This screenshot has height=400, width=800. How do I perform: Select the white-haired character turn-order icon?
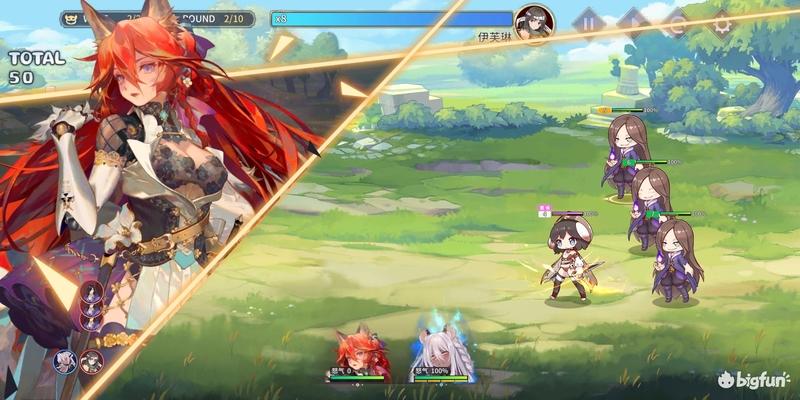click(x=66, y=360)
